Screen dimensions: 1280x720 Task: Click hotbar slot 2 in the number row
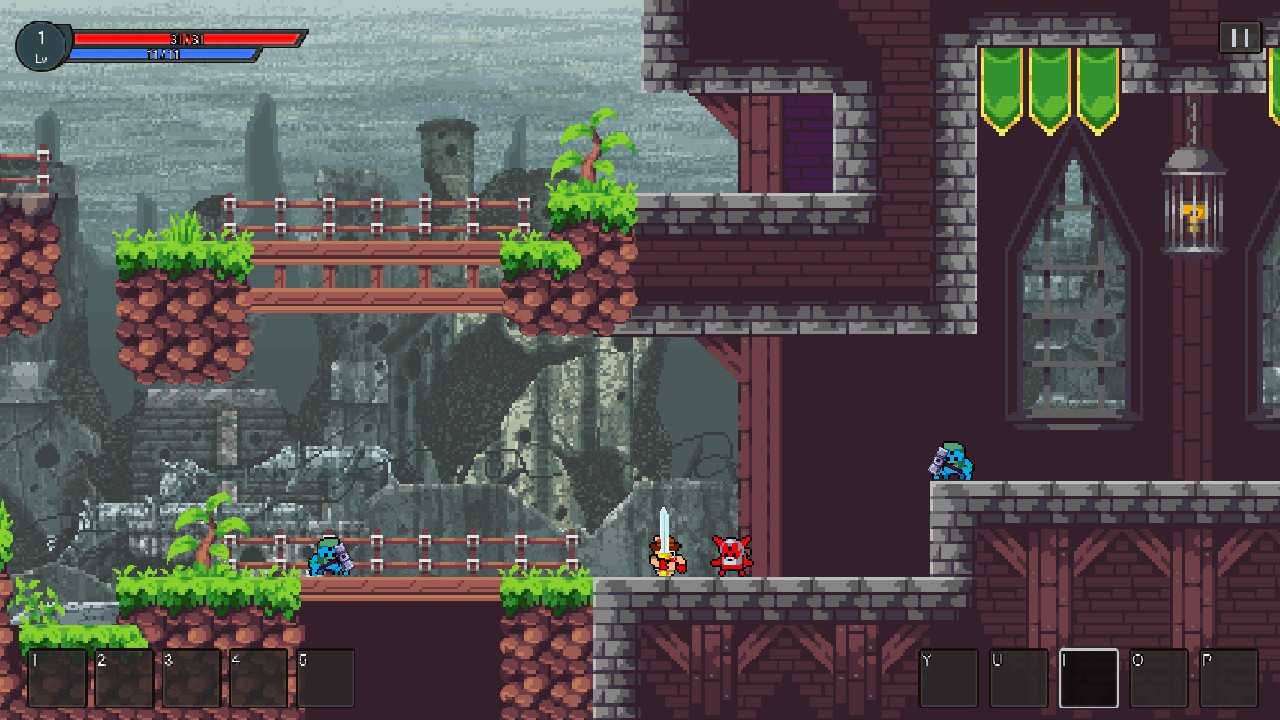click(126, 677)
